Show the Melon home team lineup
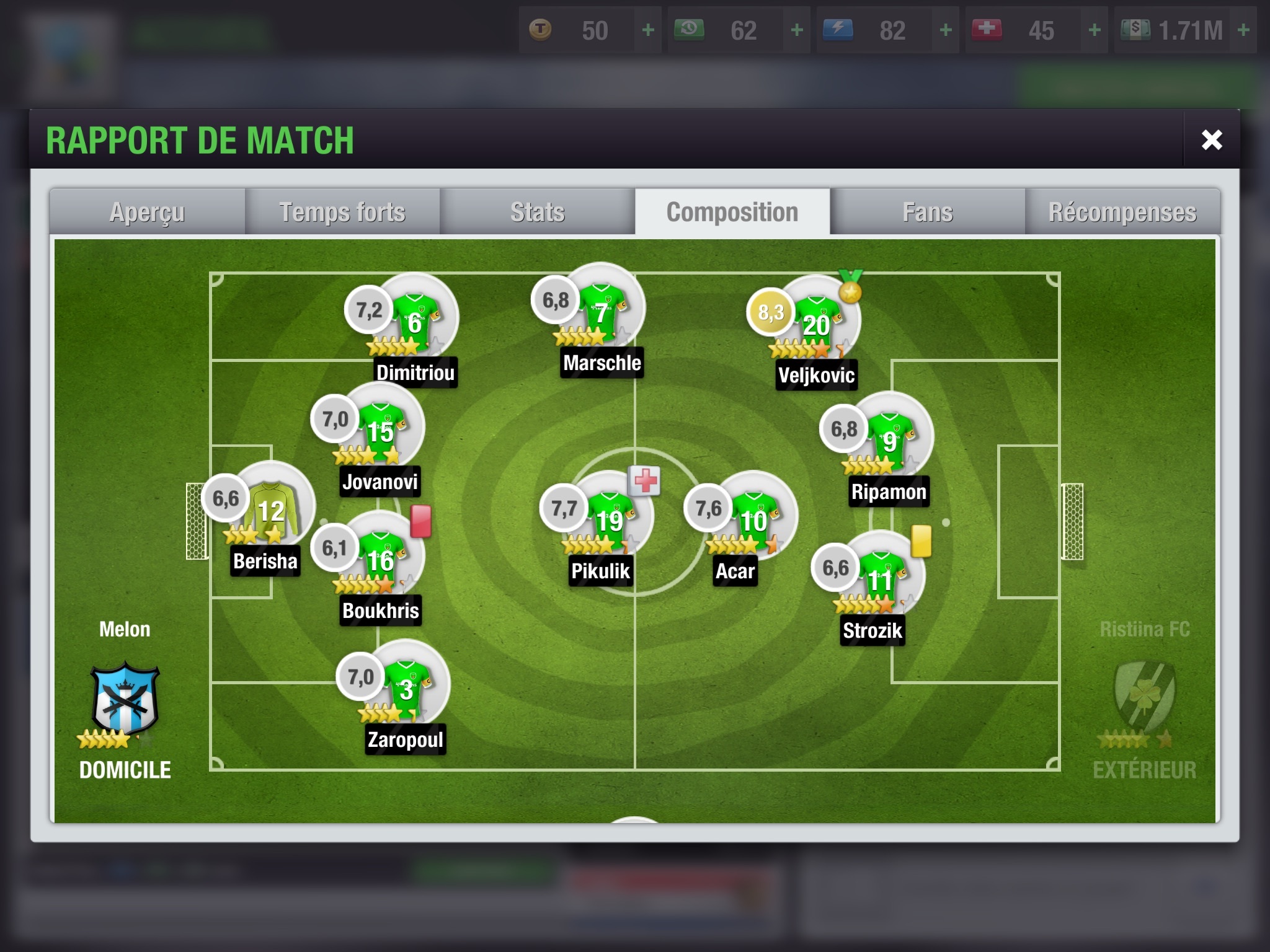Viewport: 1270px width, 952px height. pyautogui.click(x=125, y=700)
